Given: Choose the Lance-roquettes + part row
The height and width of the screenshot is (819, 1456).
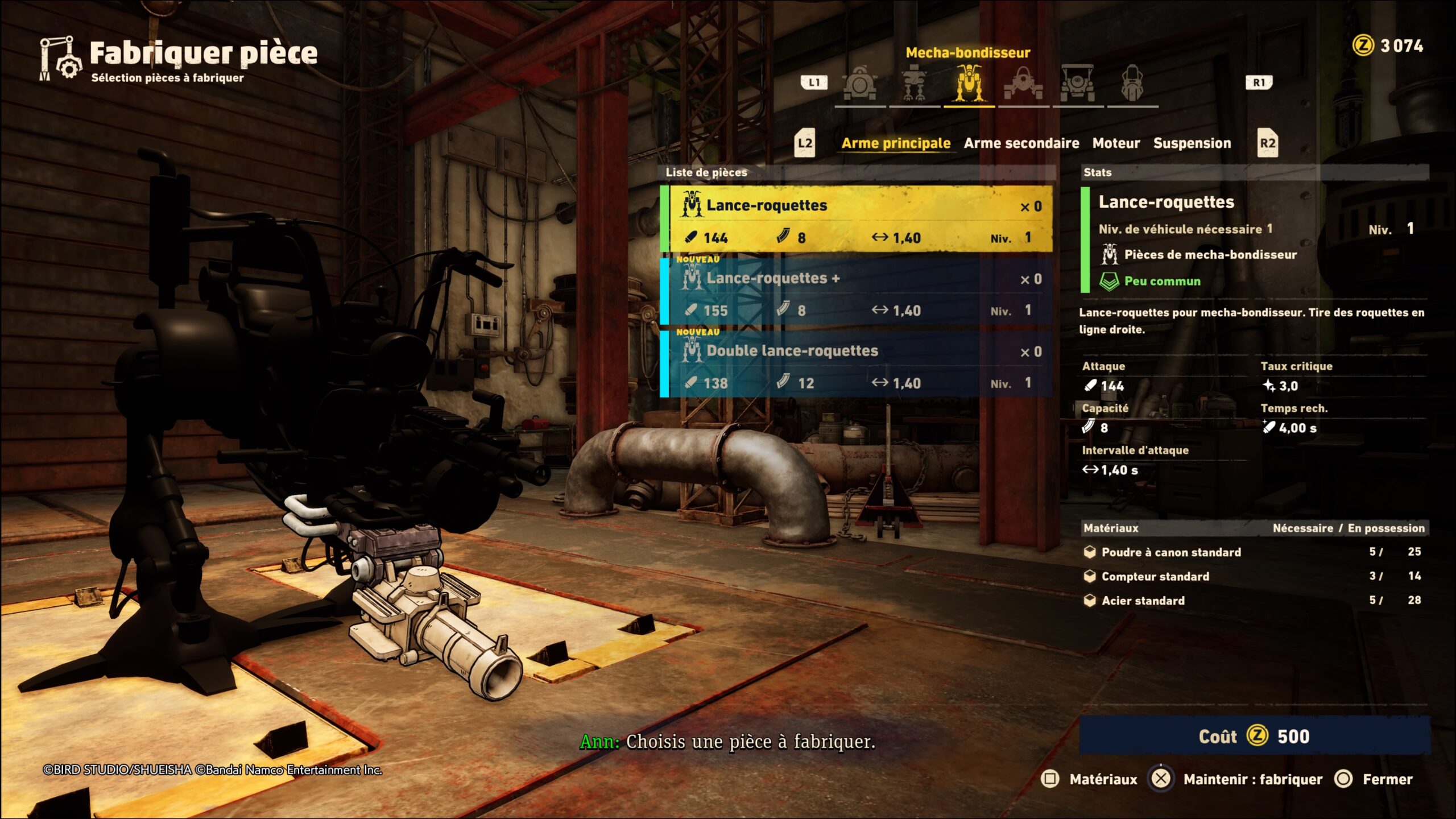Looking at the screenshot, I should click(x=857, y=292).
